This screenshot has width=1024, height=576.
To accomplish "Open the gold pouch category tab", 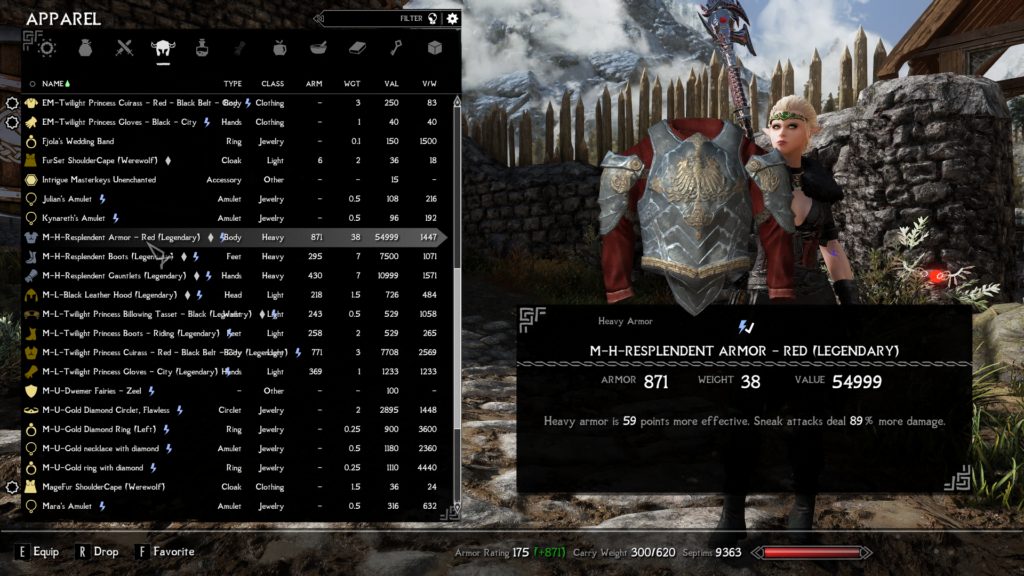I will click(x=85, y=47).
